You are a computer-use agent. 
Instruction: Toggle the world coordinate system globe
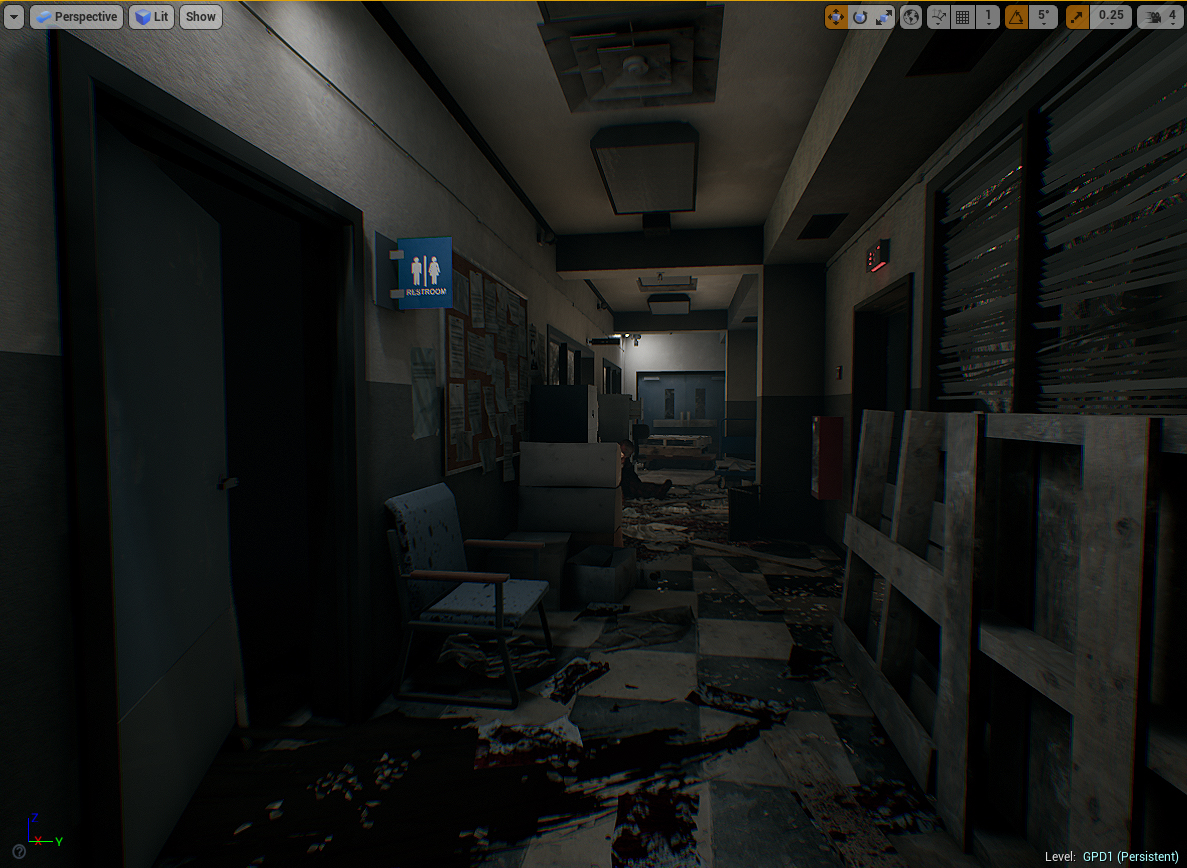click(911, 17)
